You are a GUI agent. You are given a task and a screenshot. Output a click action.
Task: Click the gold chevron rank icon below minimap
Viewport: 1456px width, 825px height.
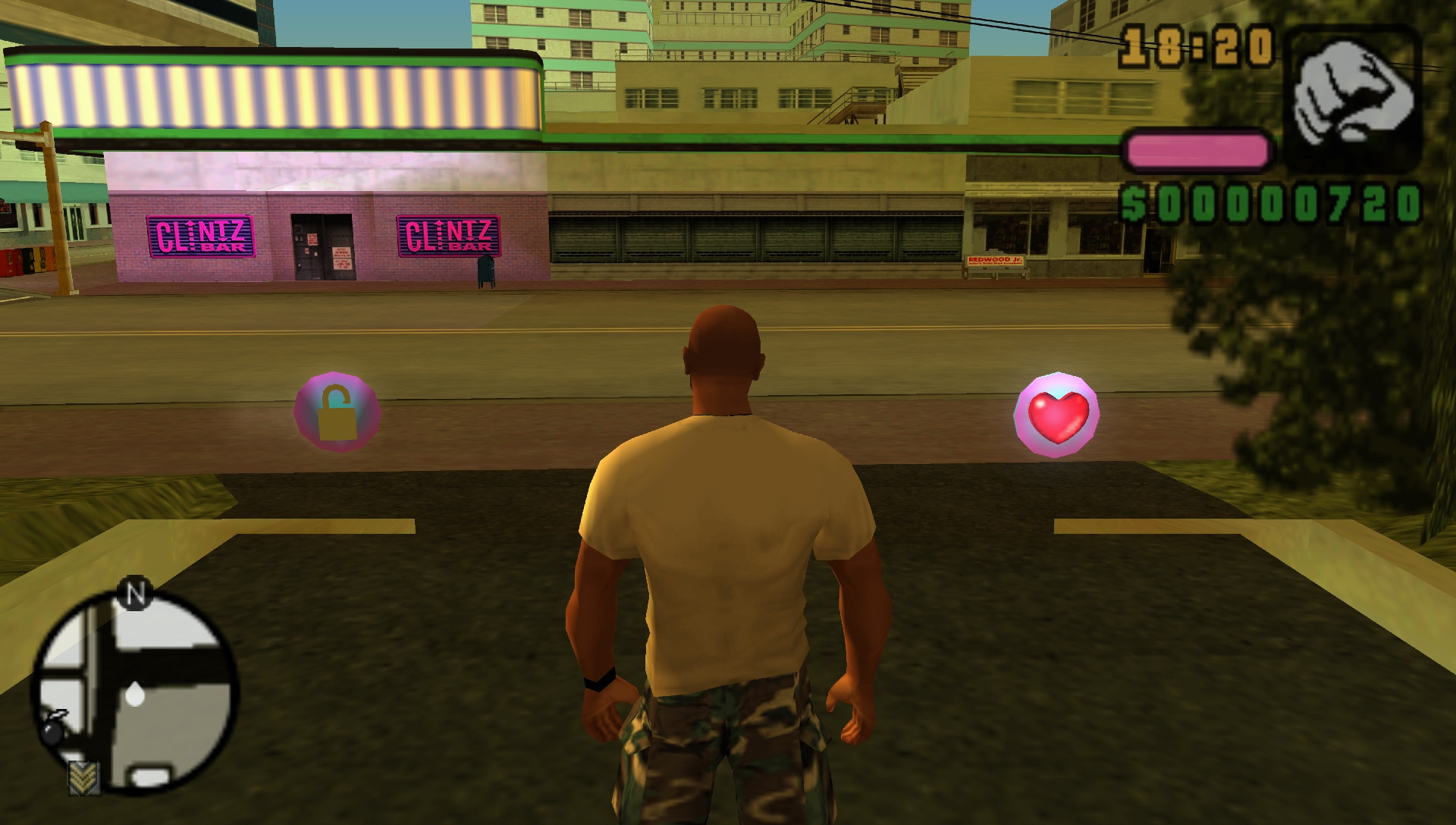click(84, 777)
